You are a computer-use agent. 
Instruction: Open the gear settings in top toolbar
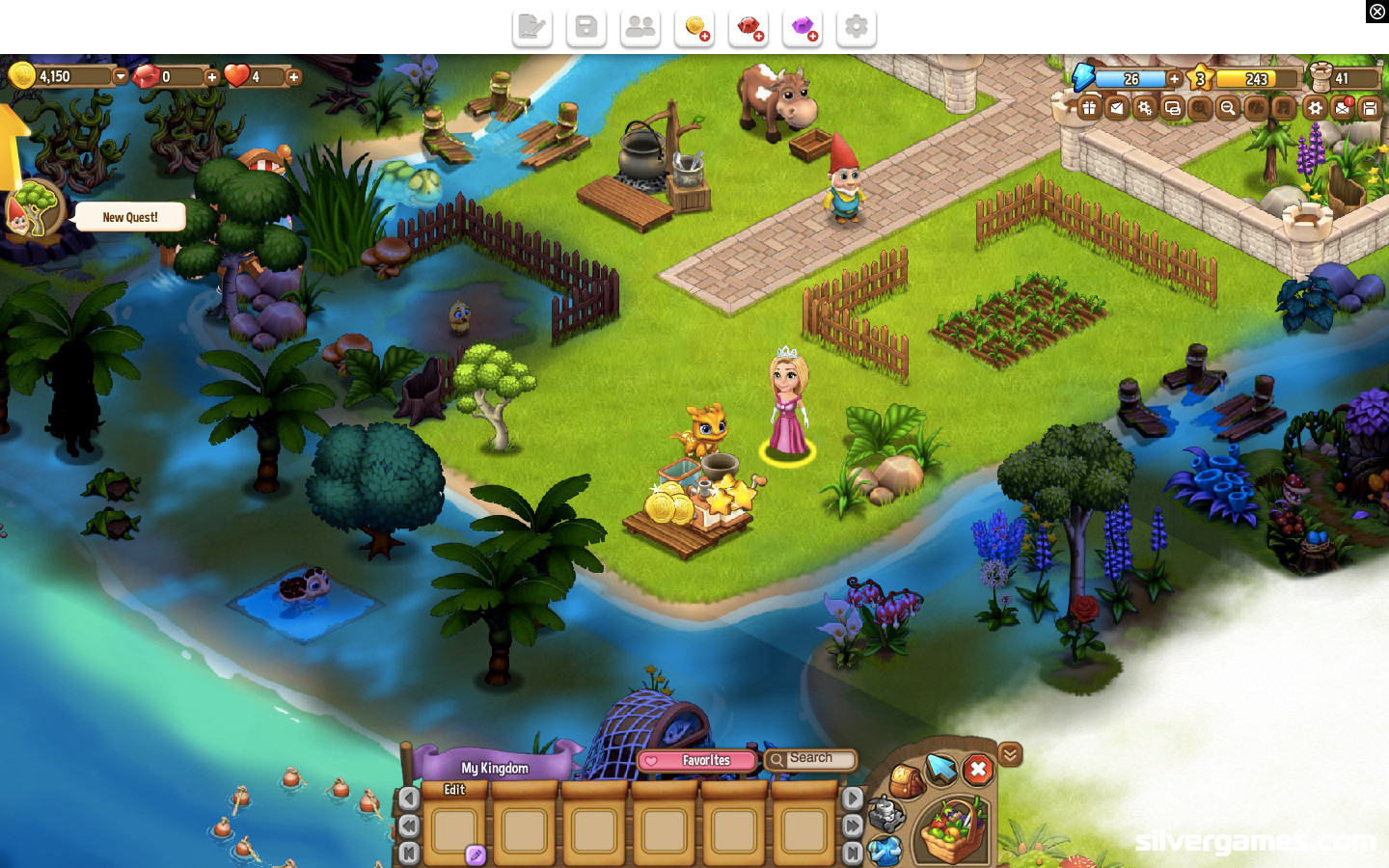pyautogui.click(x=856, y=27)
